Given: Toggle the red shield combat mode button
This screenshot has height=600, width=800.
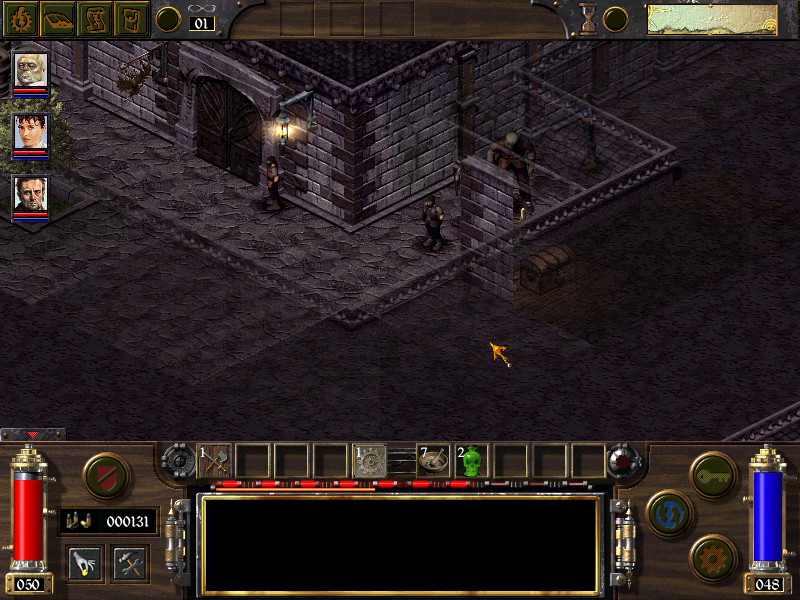Looking at the screenshot, I should point(101,476).
